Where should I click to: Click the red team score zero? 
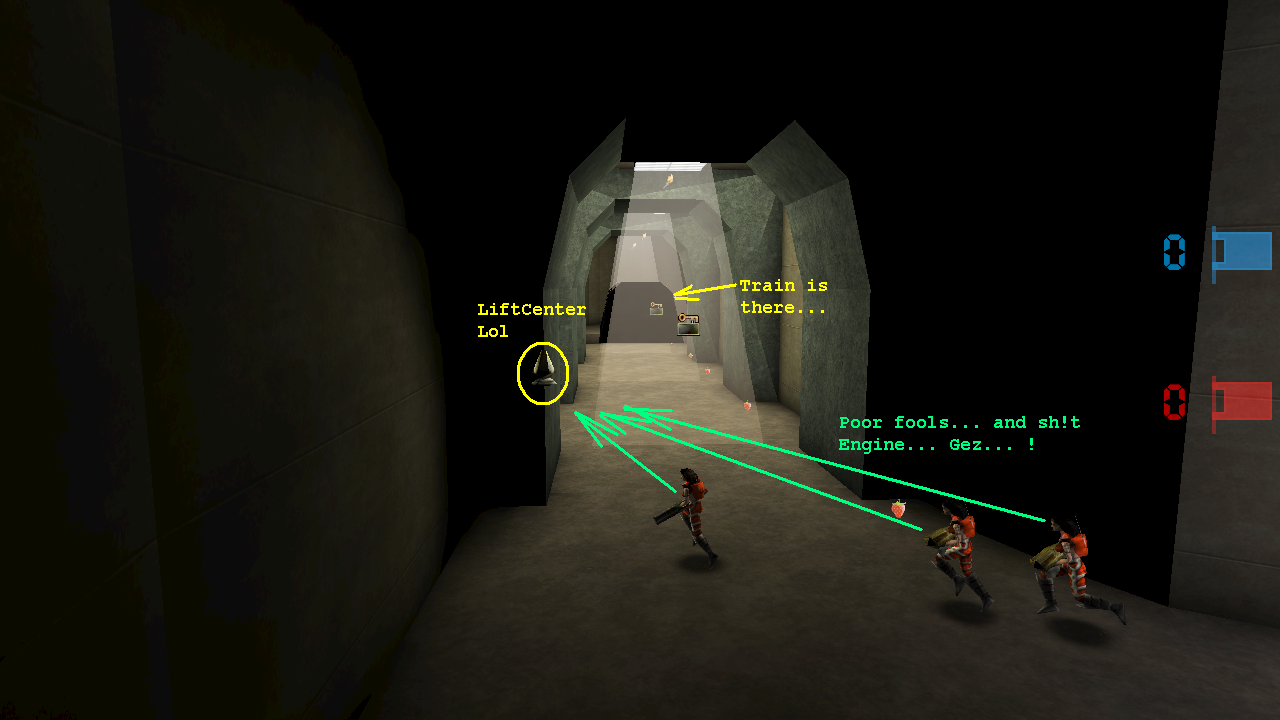[x=1173, y=404]
